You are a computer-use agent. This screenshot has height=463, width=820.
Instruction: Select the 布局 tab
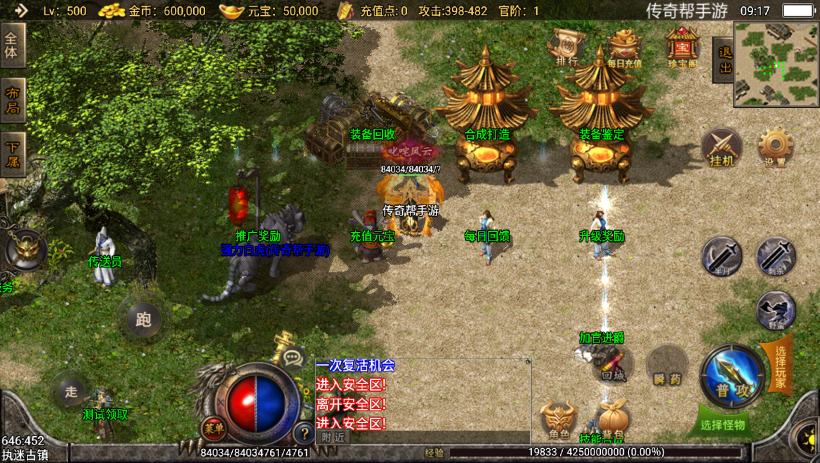pyautogui.click(x=12, y=99)
